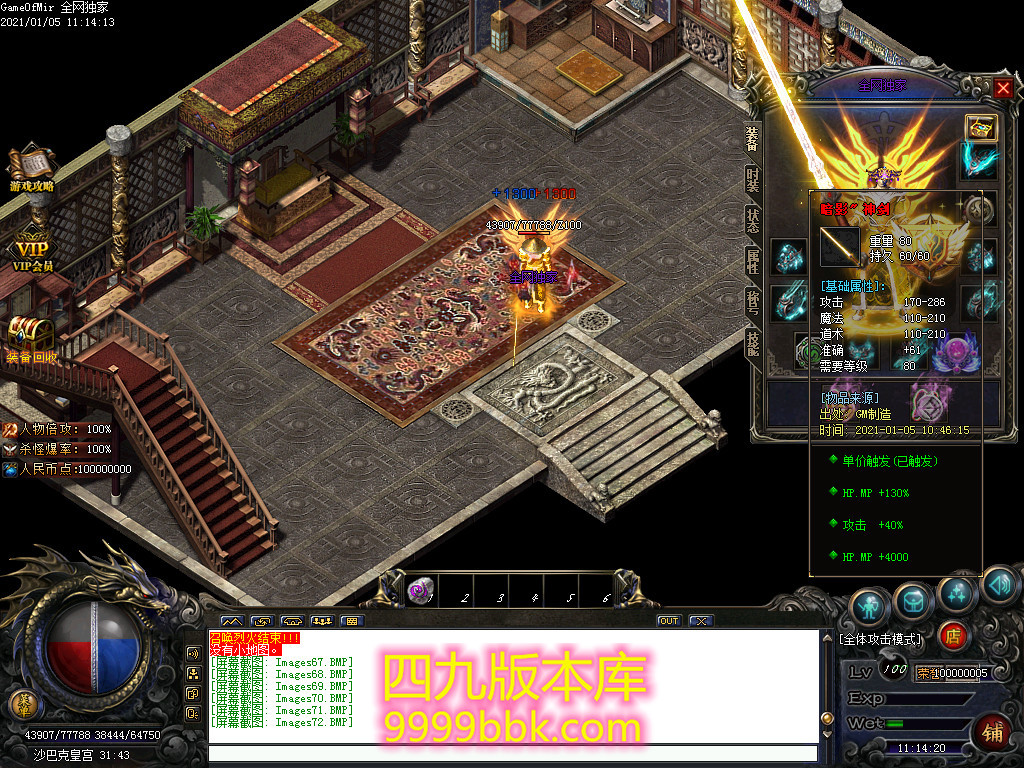The image size is (1024, 768).
Task: Open the character figure round button
Action: (869, 605)
